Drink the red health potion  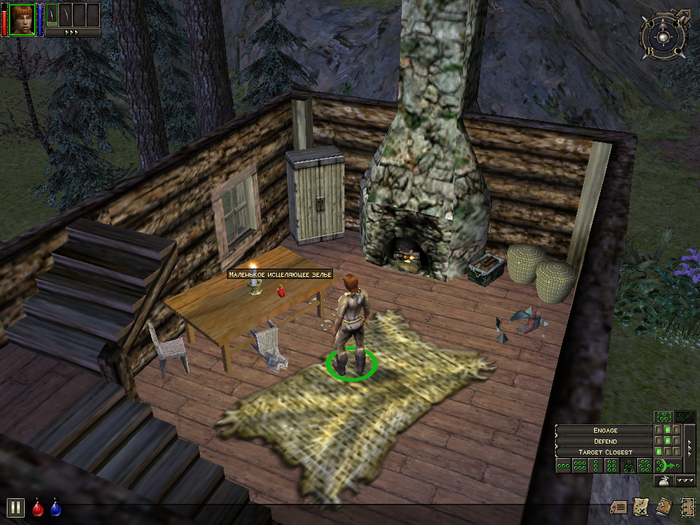pos(38,507)
